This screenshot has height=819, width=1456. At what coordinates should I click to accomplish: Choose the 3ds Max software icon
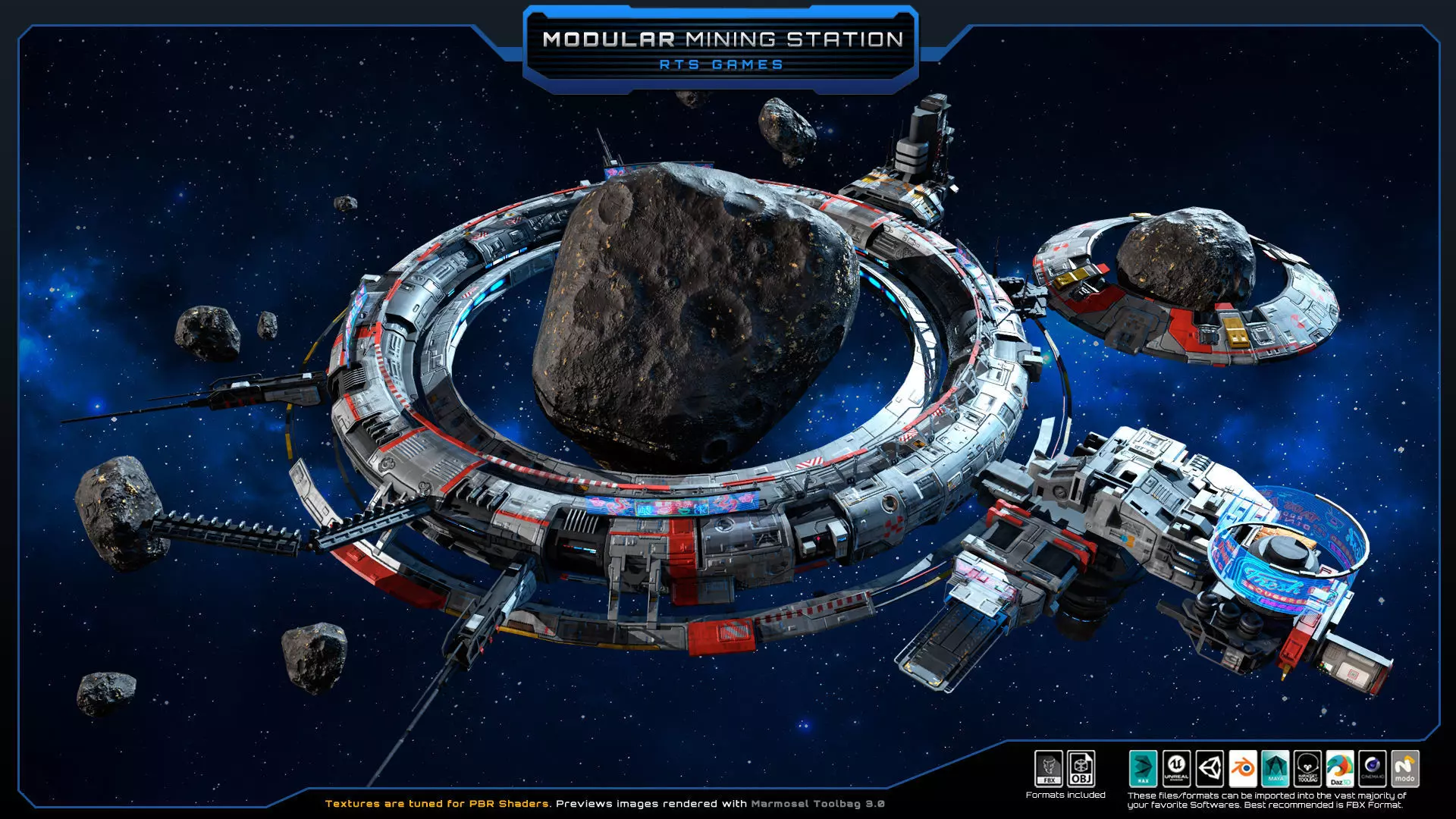(x=1143, y=769)
